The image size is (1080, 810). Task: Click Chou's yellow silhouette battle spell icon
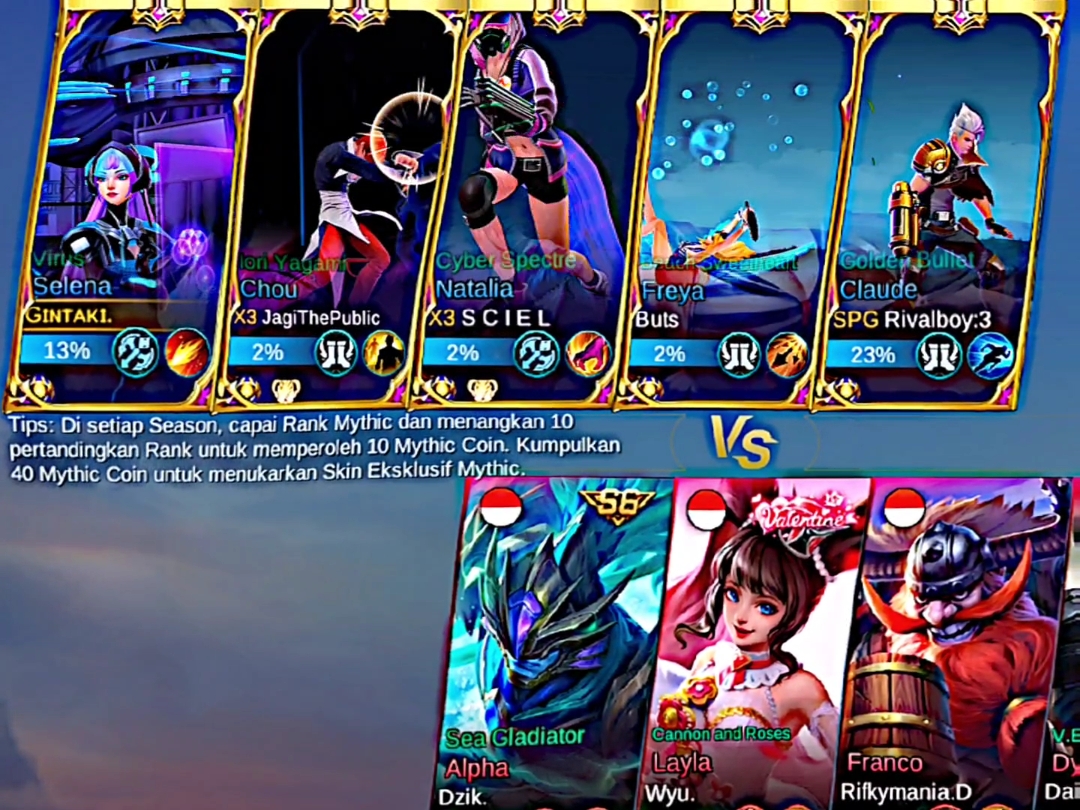(x=384, y=353)
